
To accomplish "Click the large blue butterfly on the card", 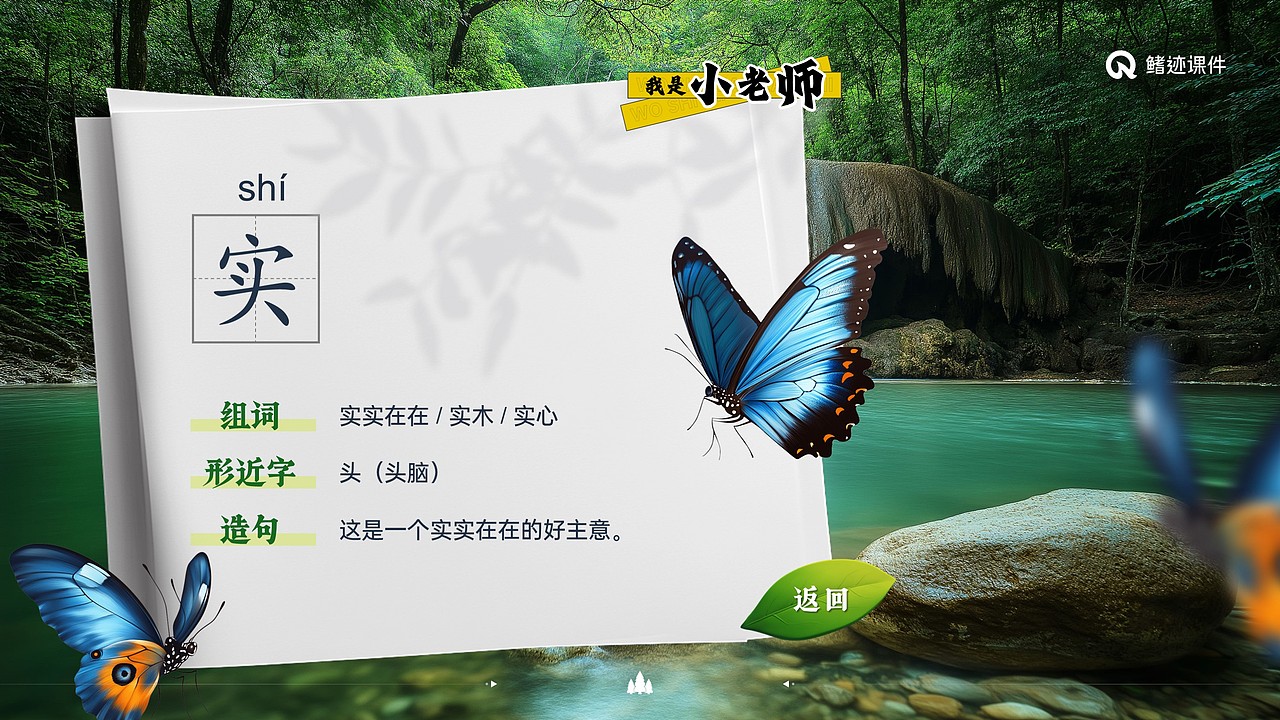I will 790,330.
